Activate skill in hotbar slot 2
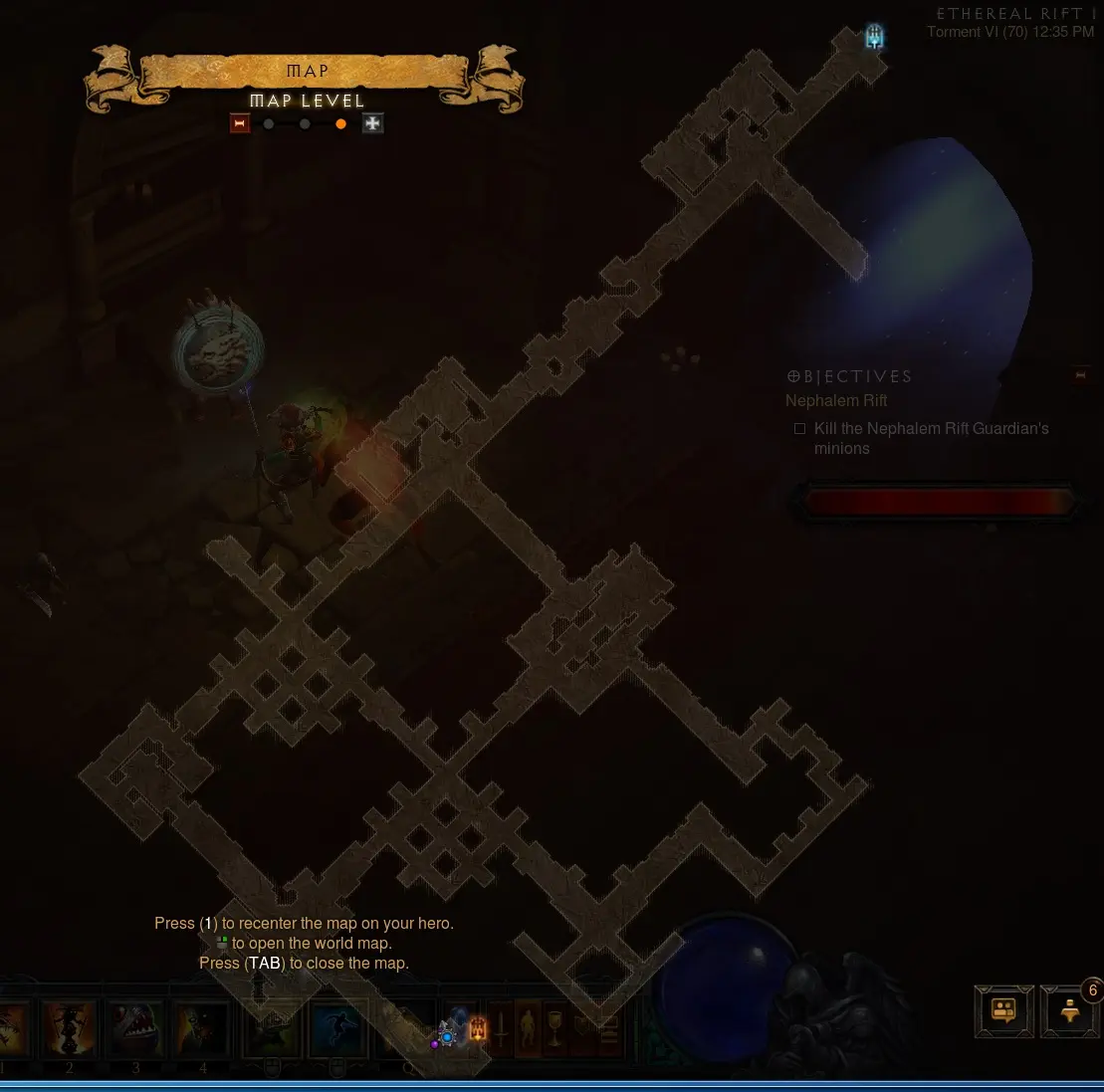This screenshot has width=1104, height=1092. click(70, 1030)
